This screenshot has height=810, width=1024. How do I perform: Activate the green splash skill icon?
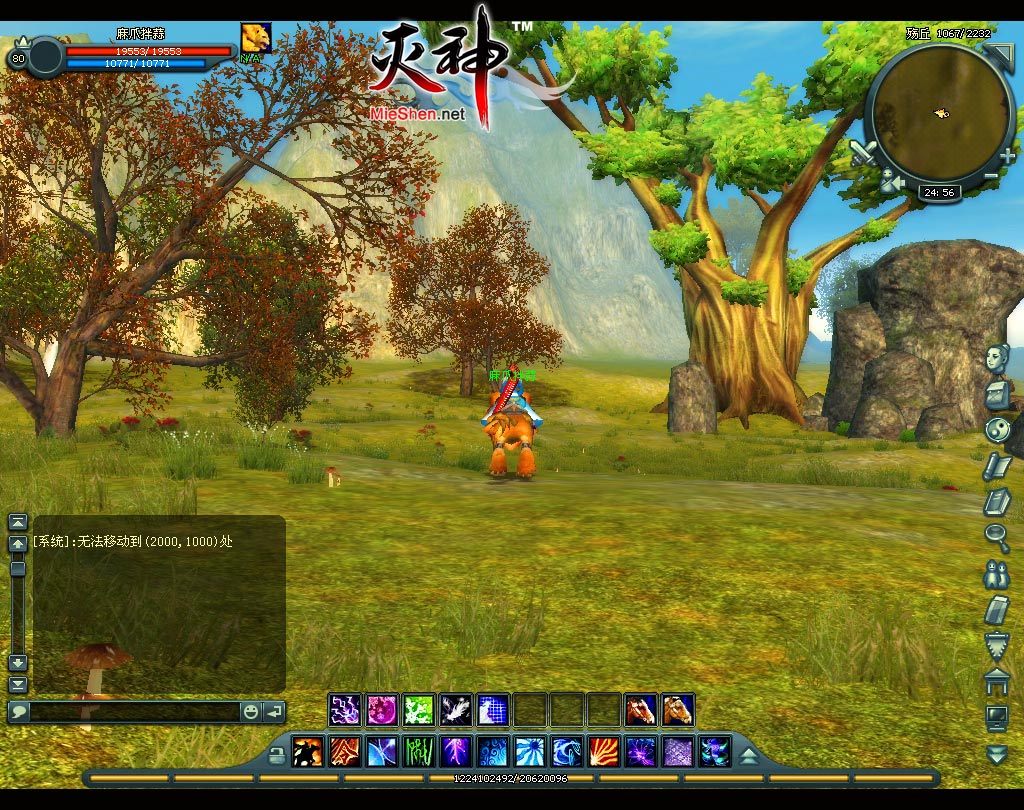(x=419, y=710)
